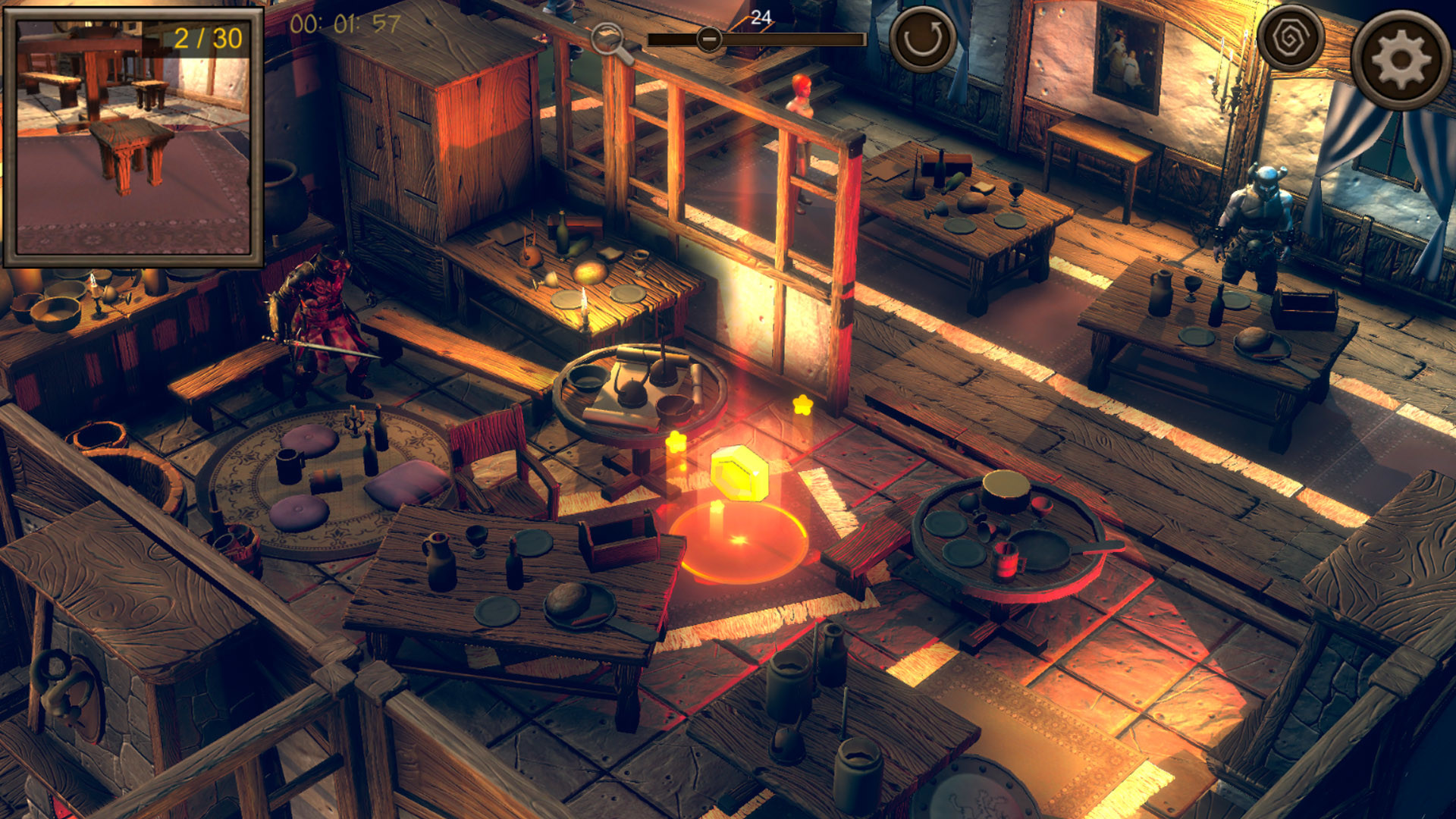Click the round table with the iron kettle
1456x819 pixels.
[641, 387]
